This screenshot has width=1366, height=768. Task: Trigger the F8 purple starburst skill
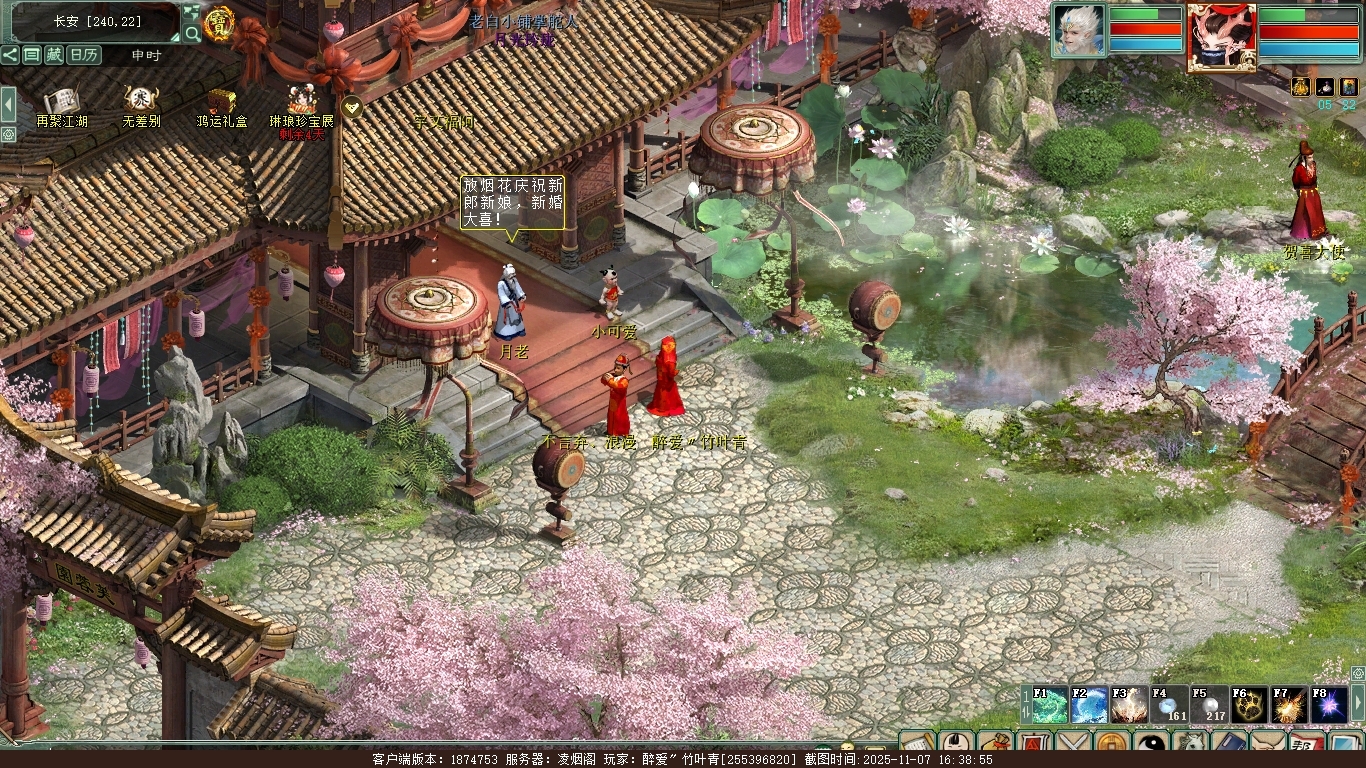click(1330, 705)
